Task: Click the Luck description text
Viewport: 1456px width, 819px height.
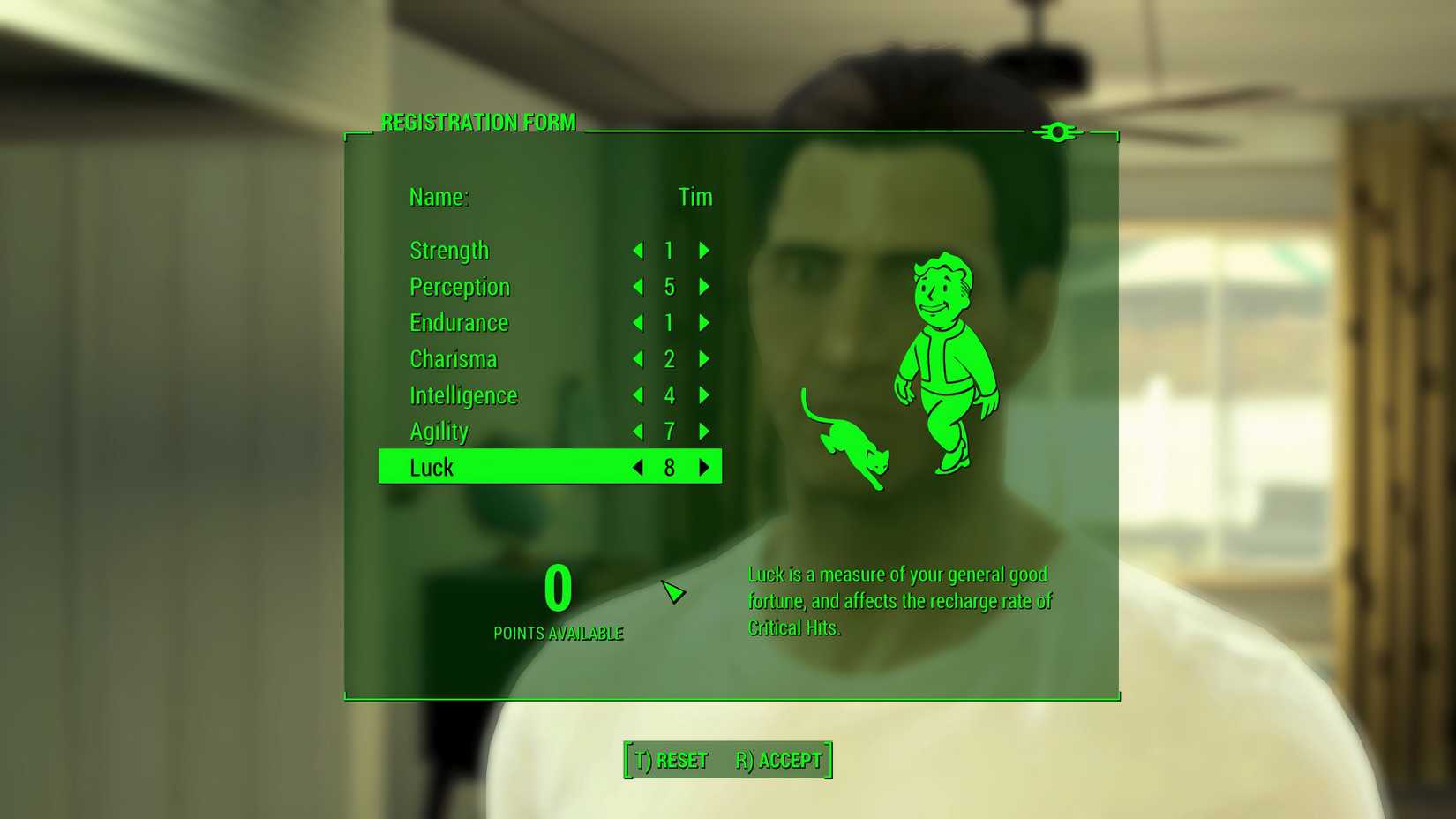Action: click(898, 600)
